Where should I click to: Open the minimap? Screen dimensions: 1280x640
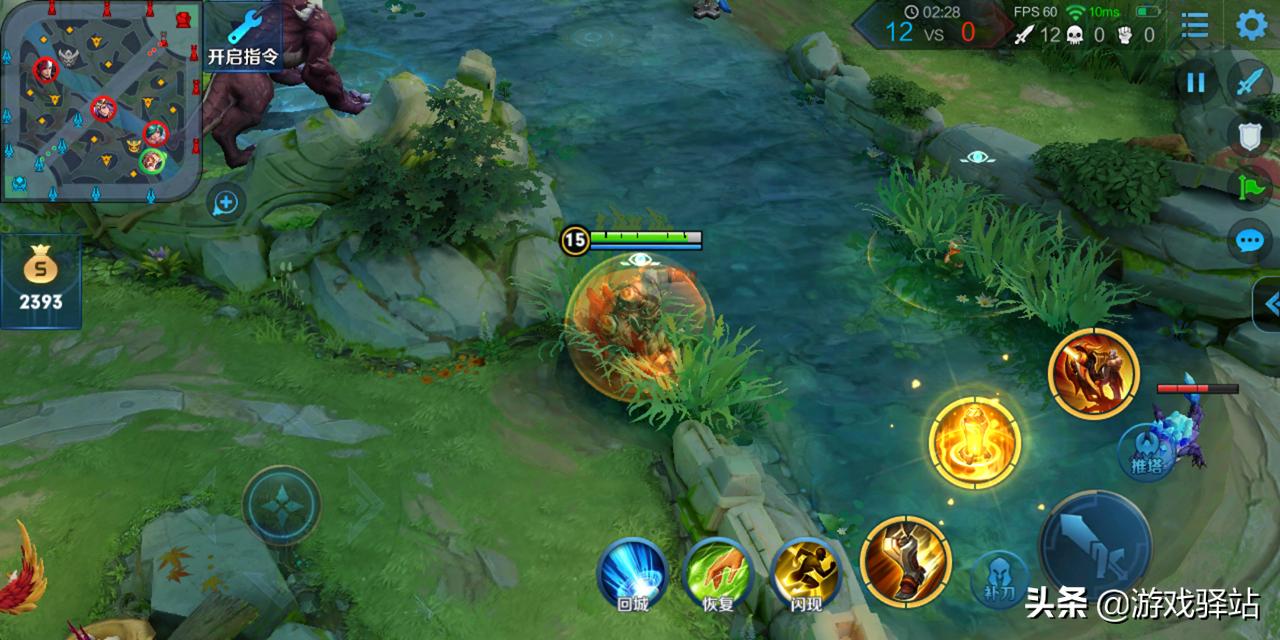pyautogui.click(x=100, y=100)
